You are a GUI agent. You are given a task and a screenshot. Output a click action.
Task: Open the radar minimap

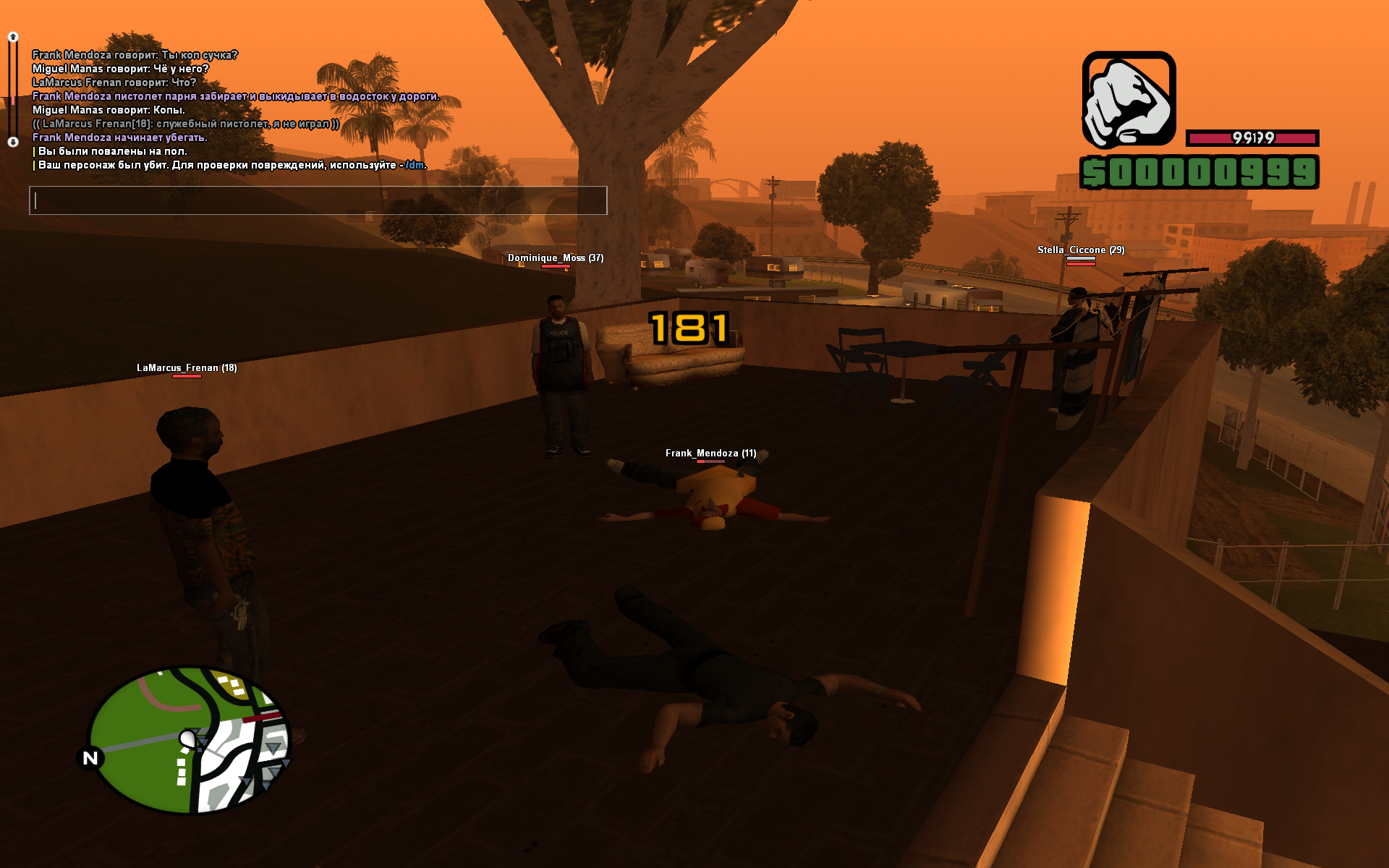[190, 739]
